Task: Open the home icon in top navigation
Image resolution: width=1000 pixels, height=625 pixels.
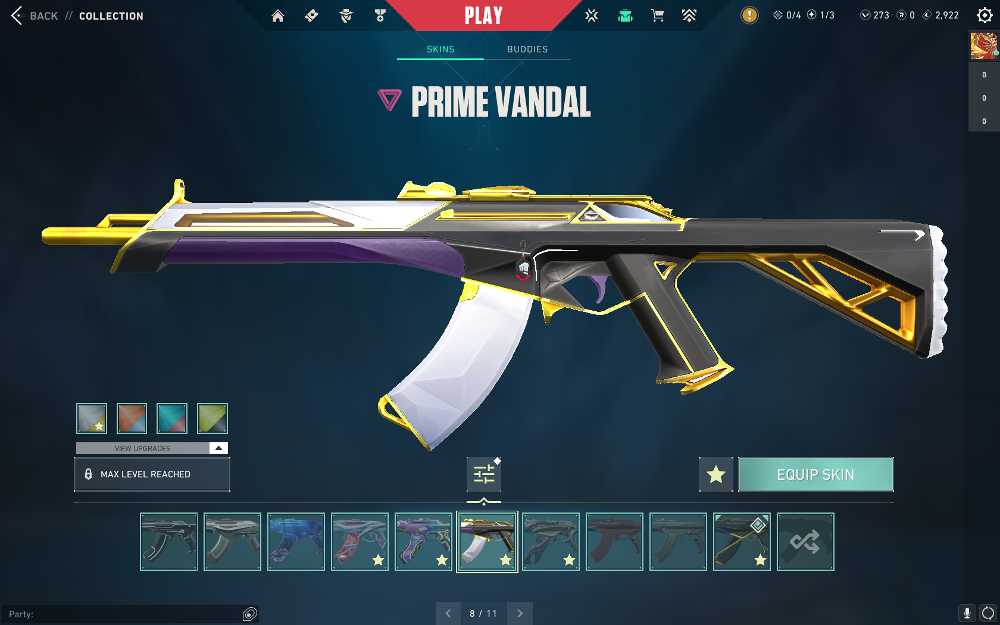Action: 278,16
